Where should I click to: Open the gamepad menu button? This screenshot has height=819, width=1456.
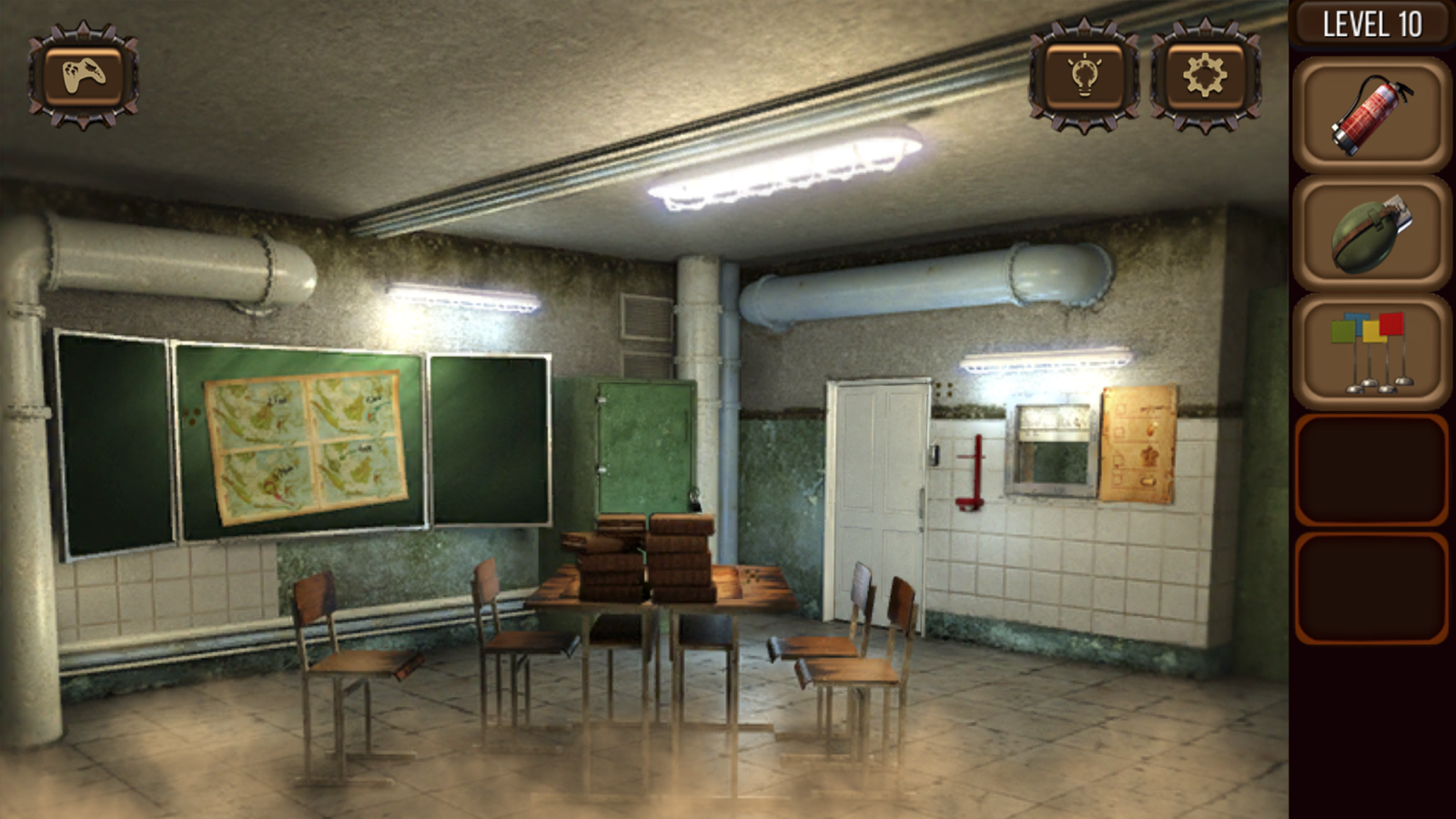[x=83, y=76]
